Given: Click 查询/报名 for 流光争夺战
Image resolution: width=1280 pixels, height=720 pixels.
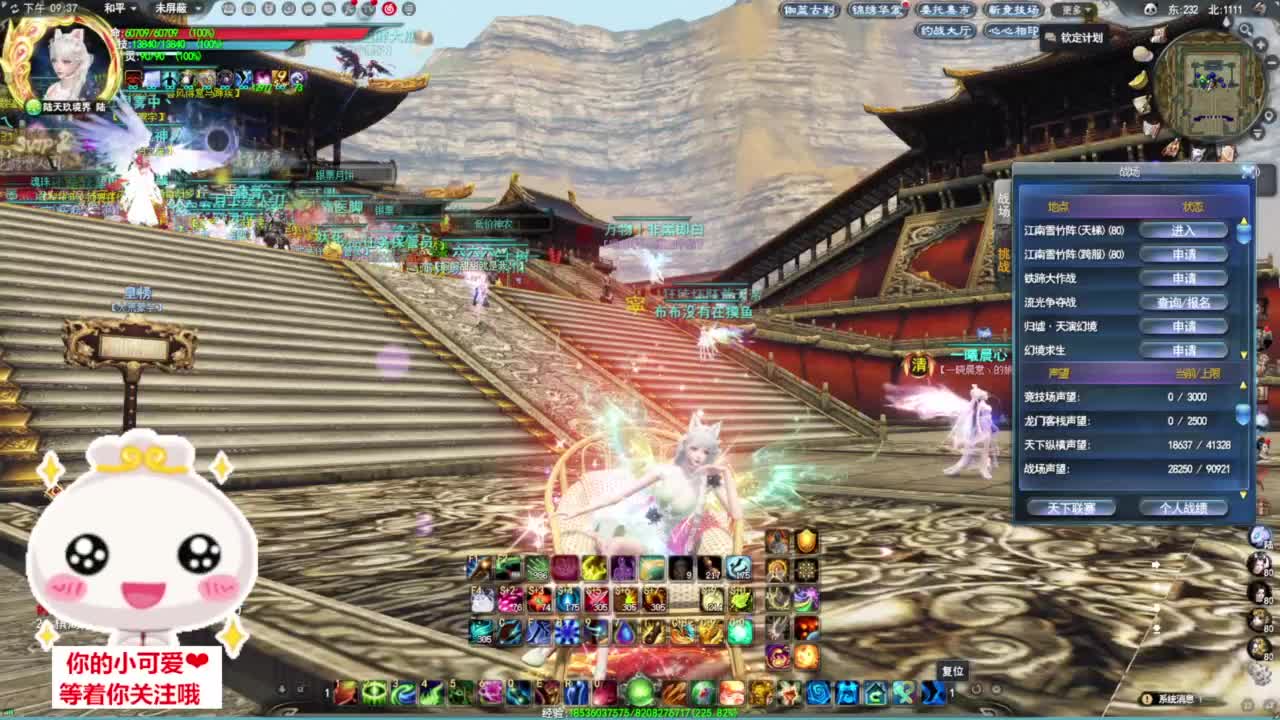Looking at the screenshot, I should (1185, 302).
